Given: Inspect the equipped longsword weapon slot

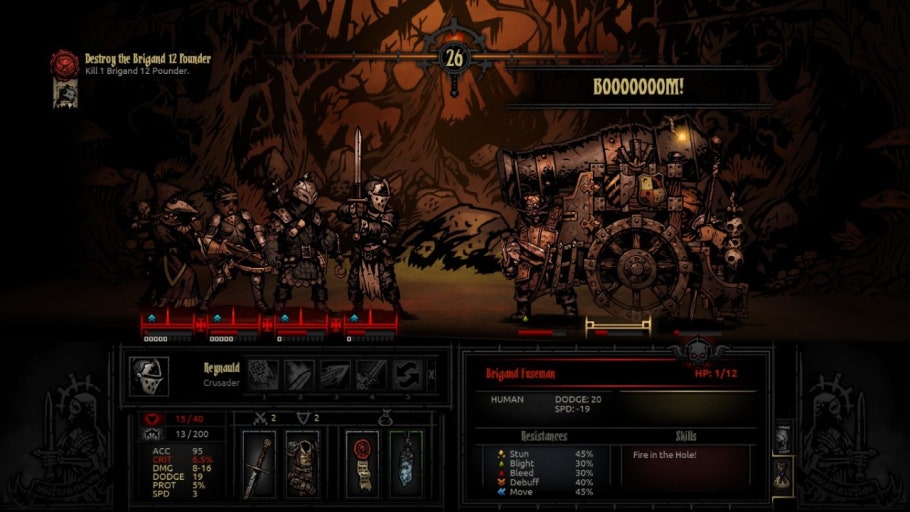Looking at the screenshot, I should 260,463.
